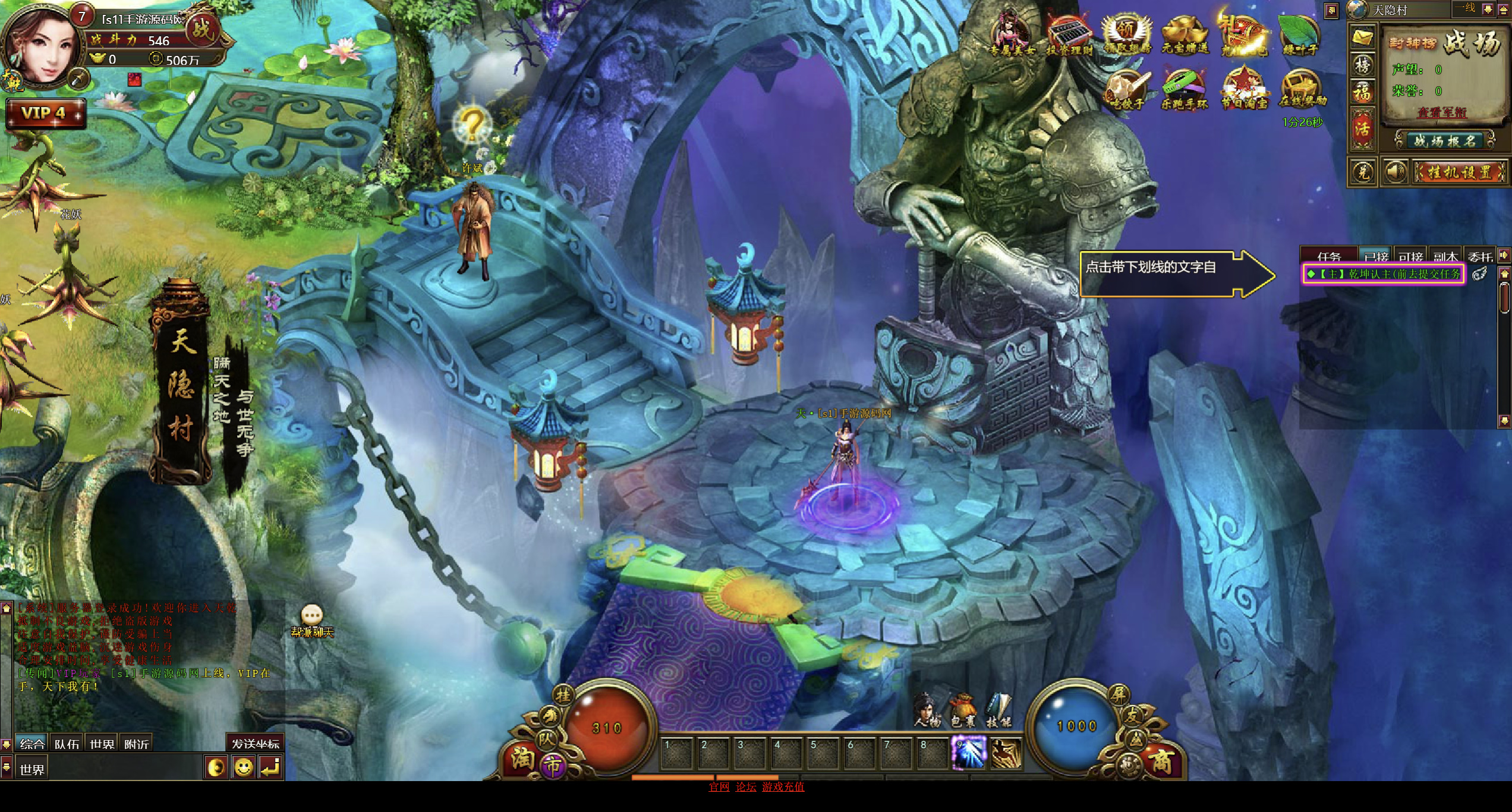Open the 投资理财 abacus icon
The width and height of the screenshot is (1512, 812).
click(1069, 36)
